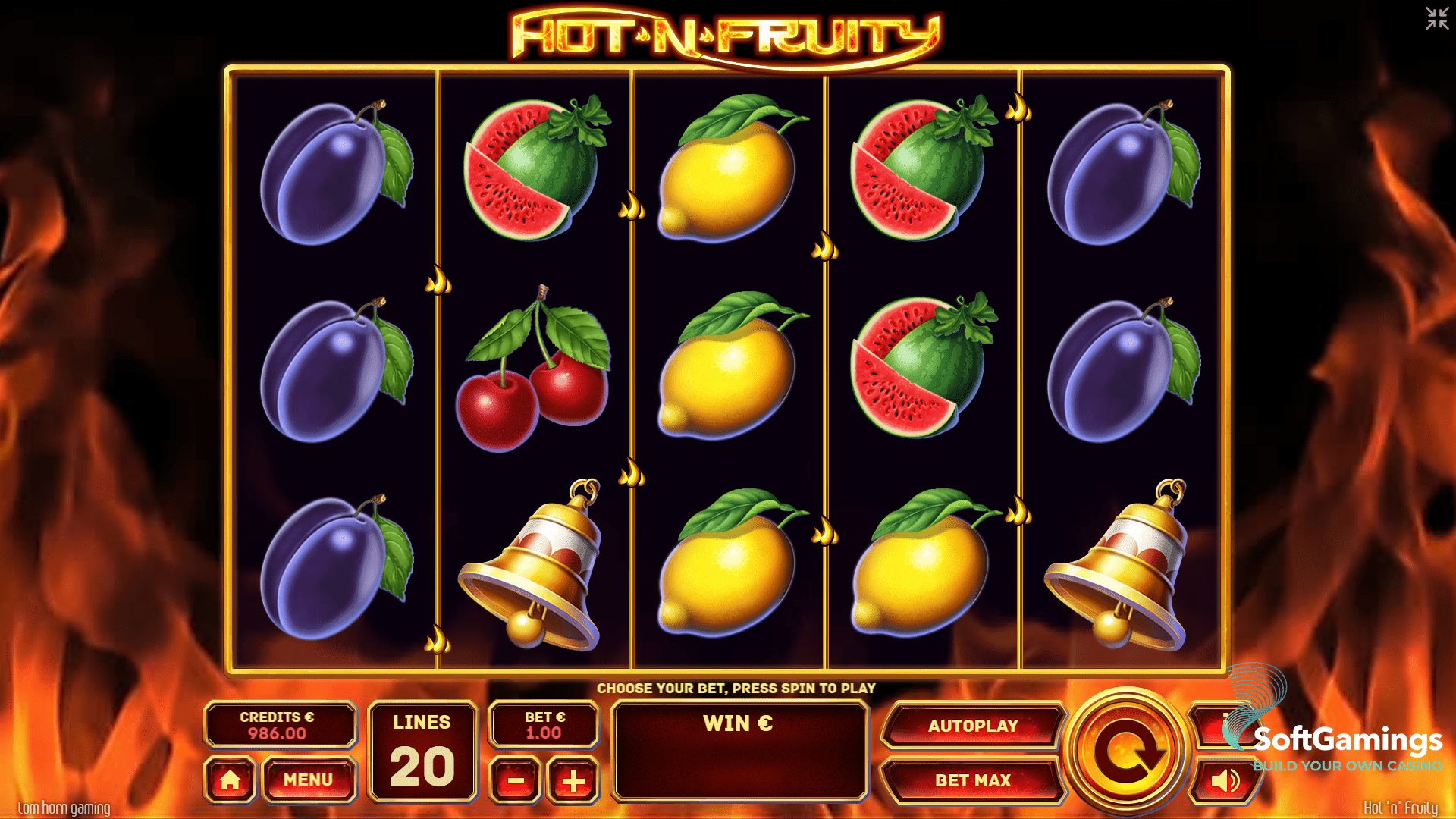The height and width of the screenshot is (819, 1456).
Task: Mute sound with the speaker icon
Action: [1228, 780]
